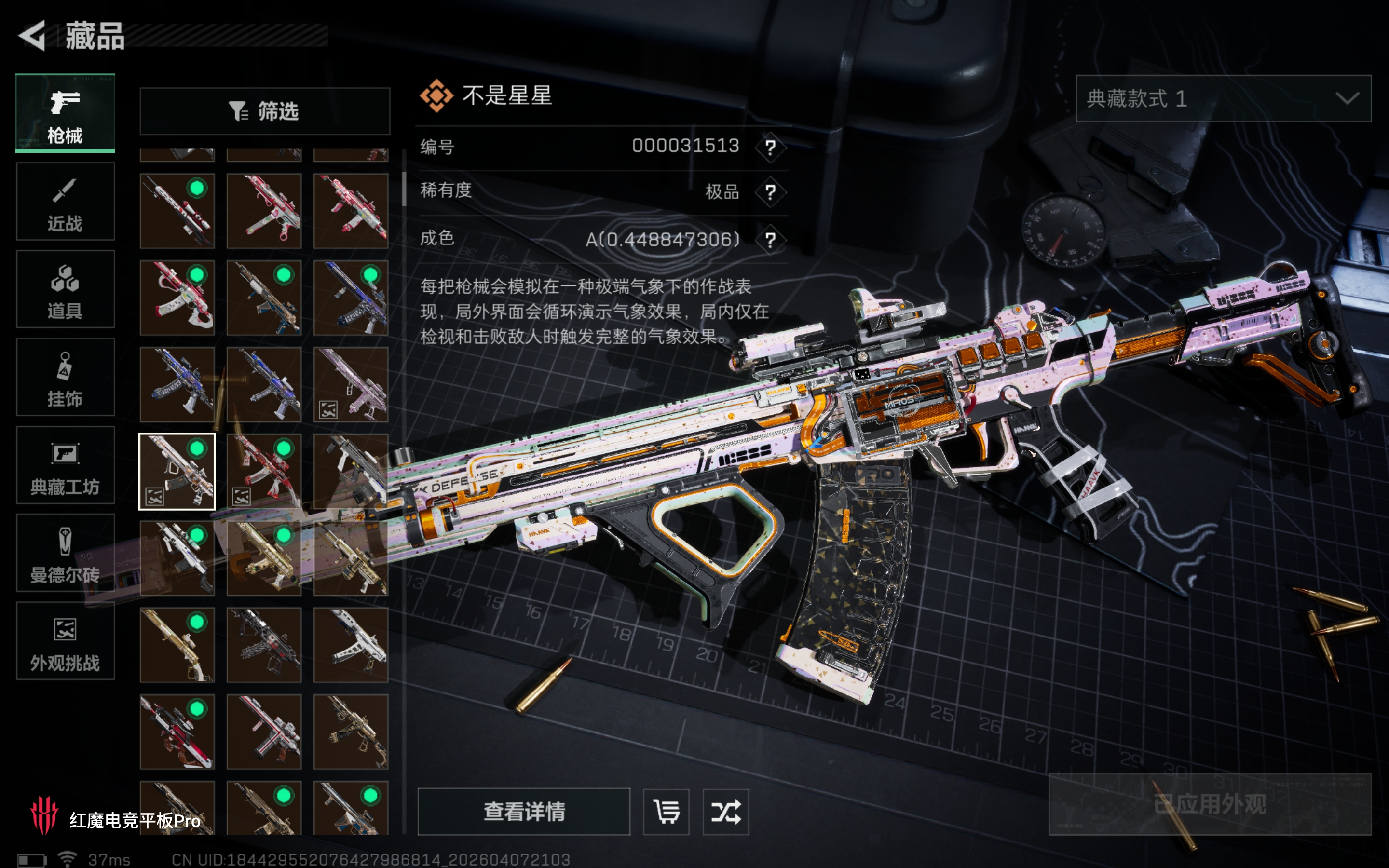
Task: Select the 道具 items category
Action: [x=65, y=289]
